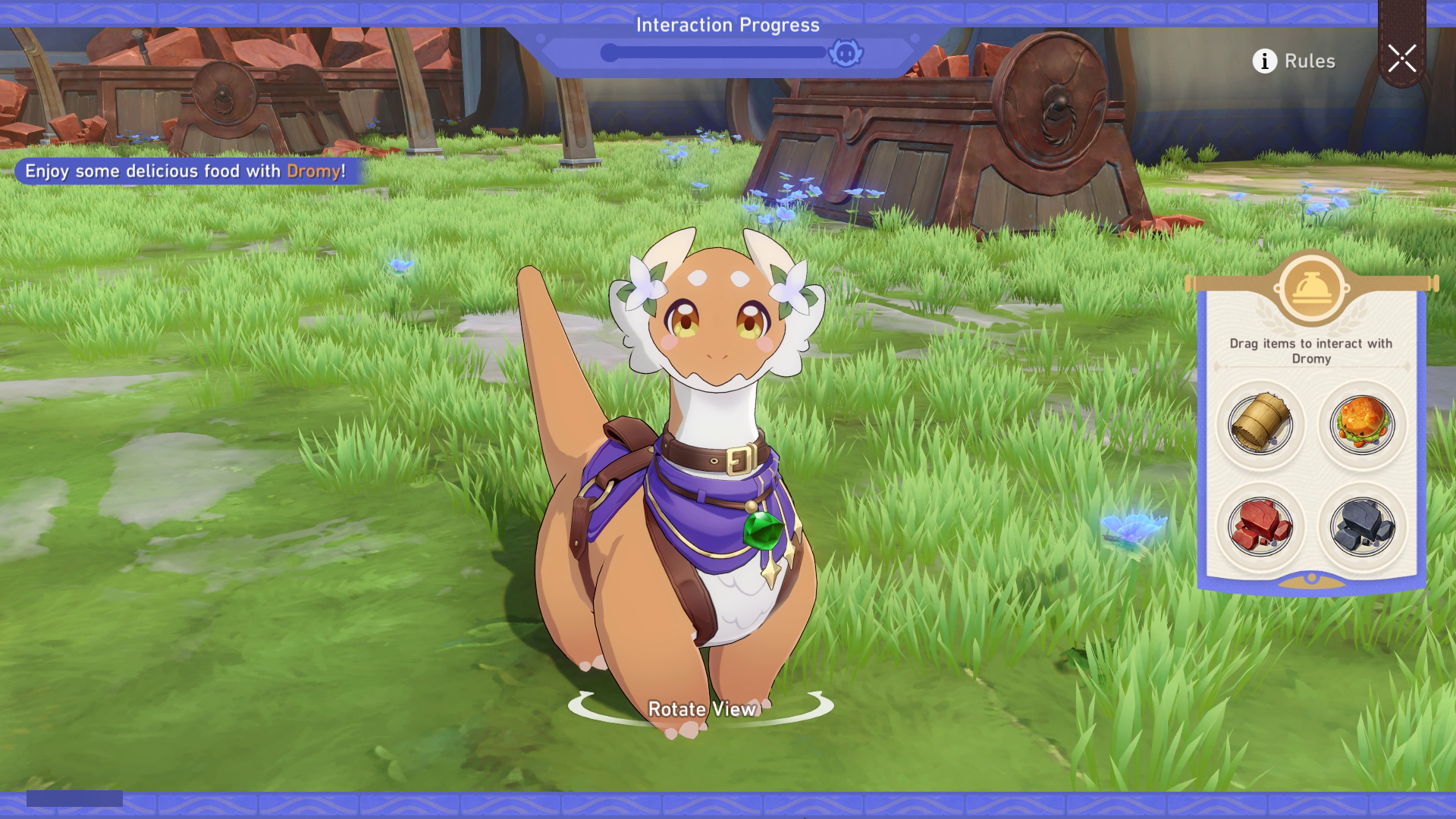Viewport: 1456px width, 819px height.
Task: Select the hay bale food item
Action: pos(1260,424)
